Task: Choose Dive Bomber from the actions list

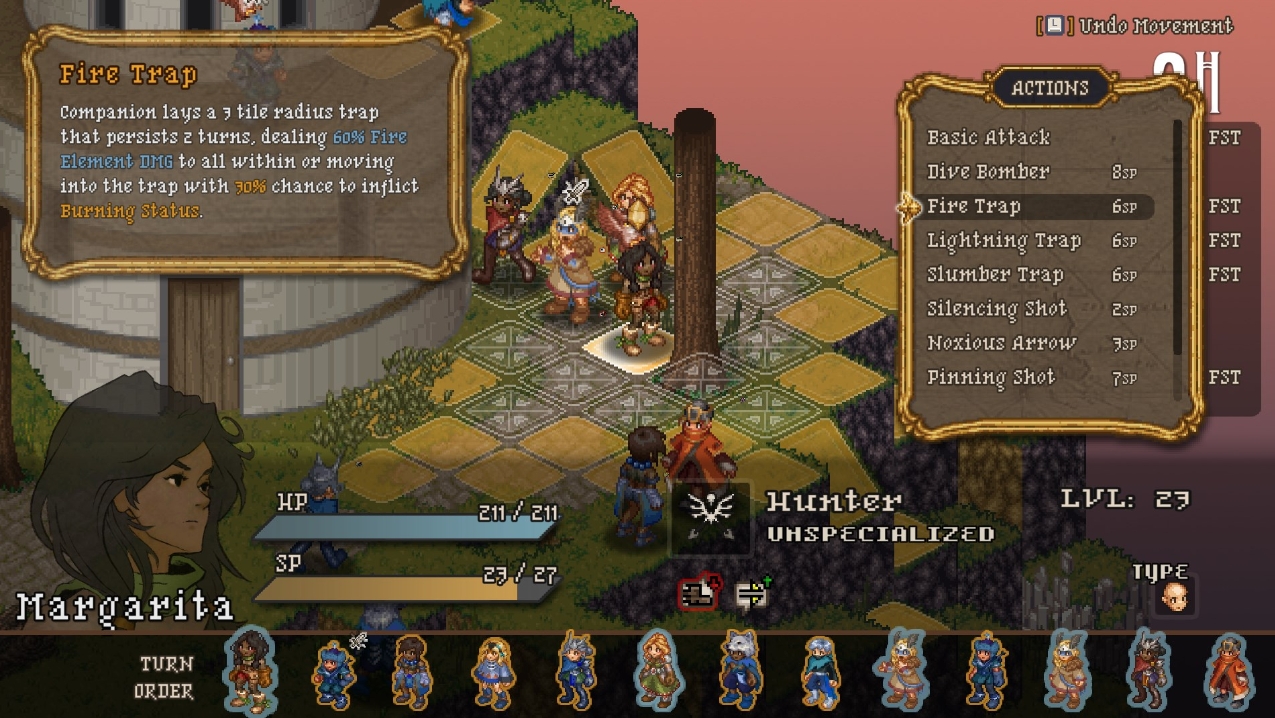Action: [x=988, y=172]
